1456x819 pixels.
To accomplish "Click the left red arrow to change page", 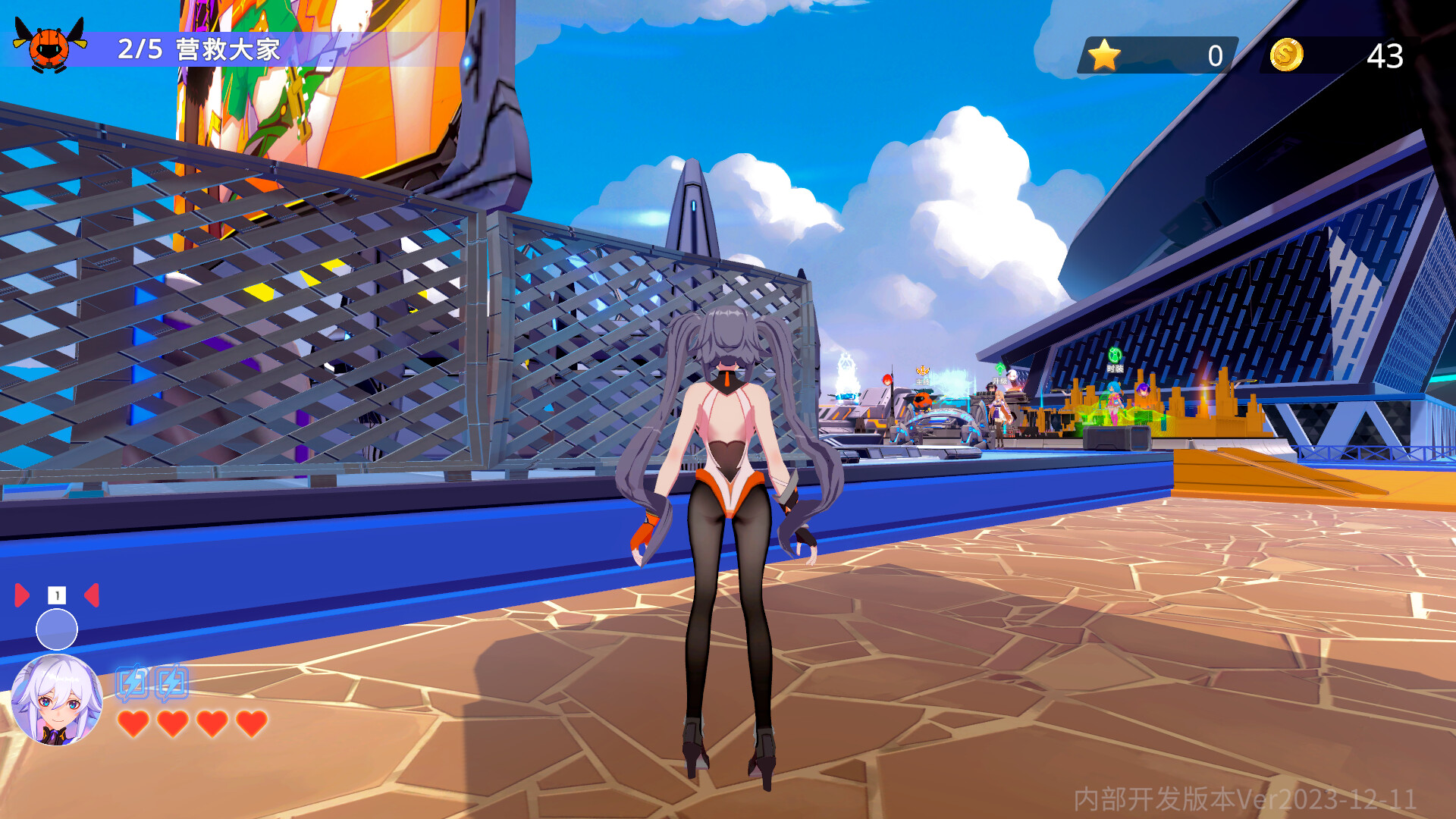I will (20, 595).
